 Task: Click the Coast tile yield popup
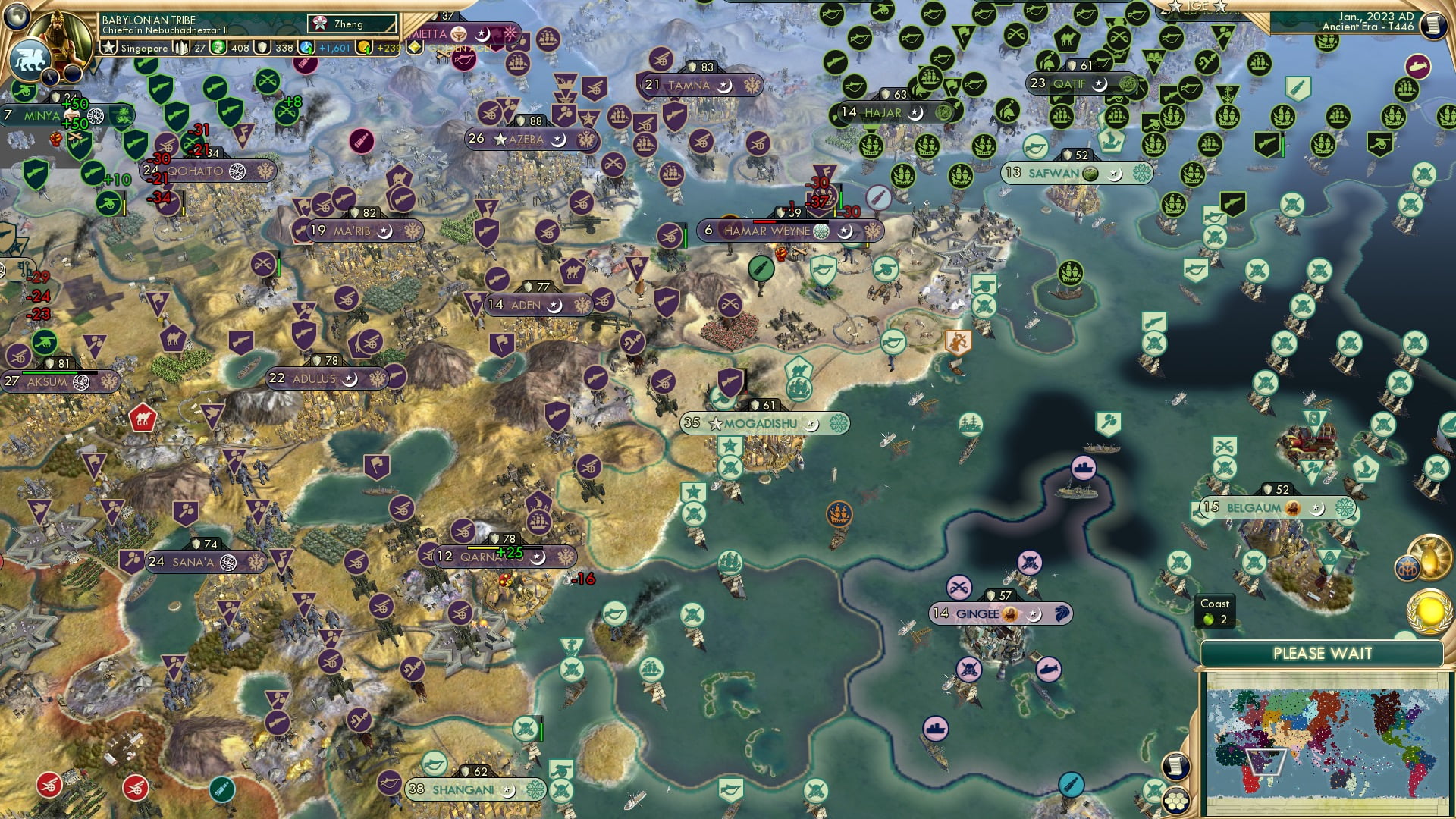(1215, 612)
